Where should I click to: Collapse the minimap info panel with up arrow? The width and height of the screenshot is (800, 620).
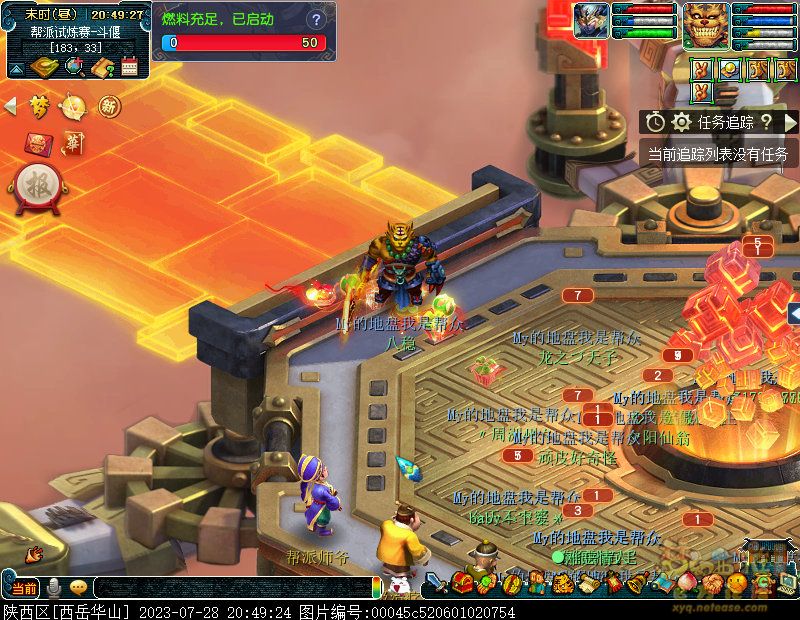(16, 69)
